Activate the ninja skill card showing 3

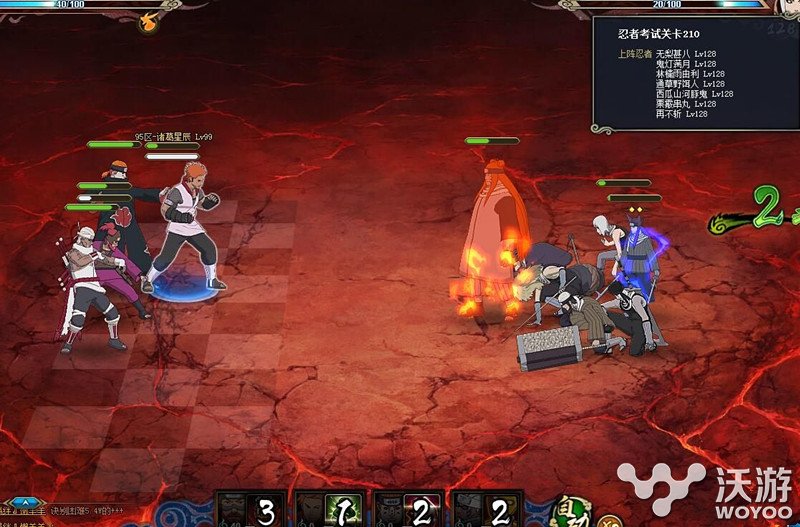(x=249, y=509)
